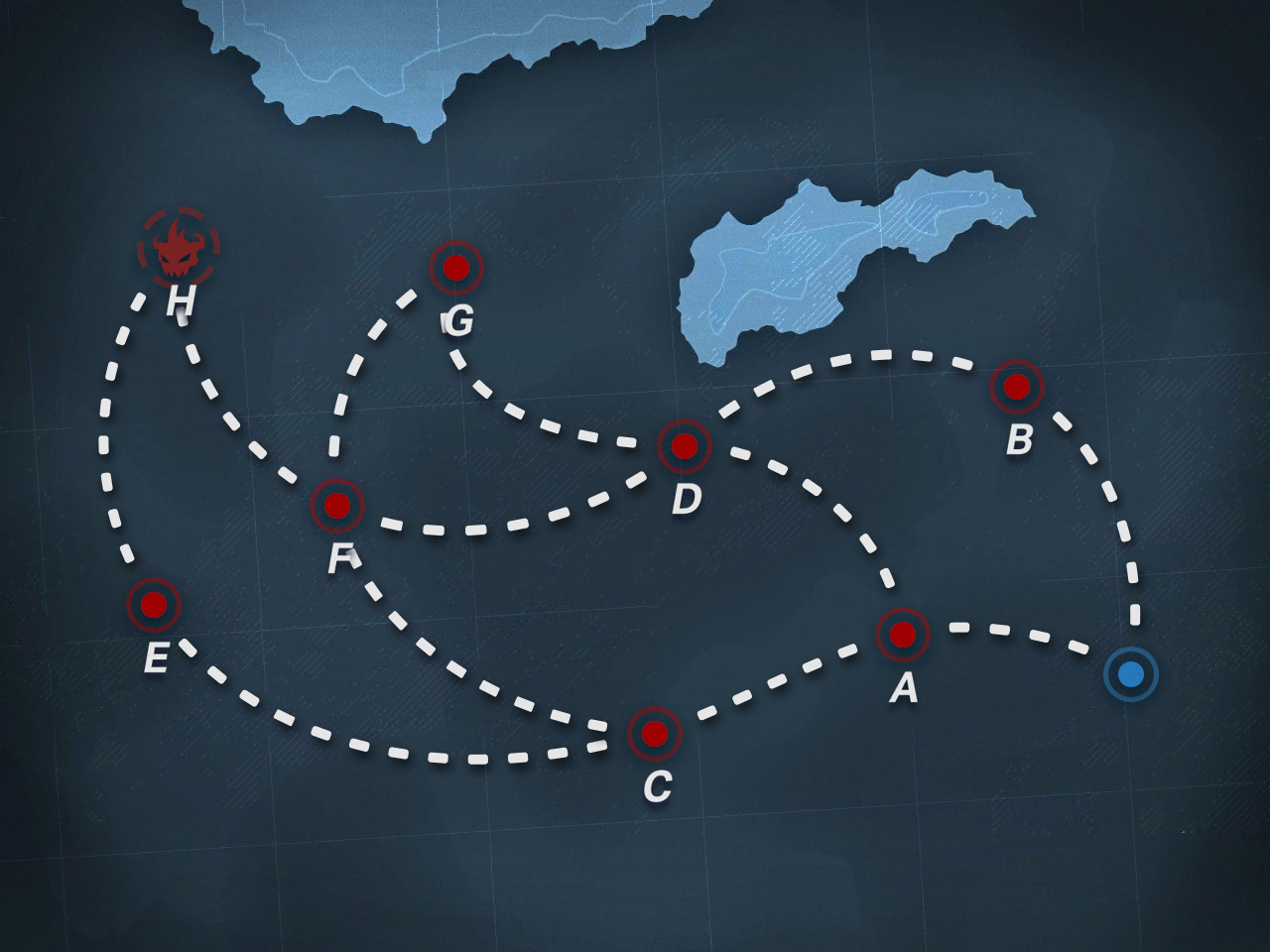This screenshot has height=952, width=1270.
Task: Select map node G
Action: click(455, 267)
